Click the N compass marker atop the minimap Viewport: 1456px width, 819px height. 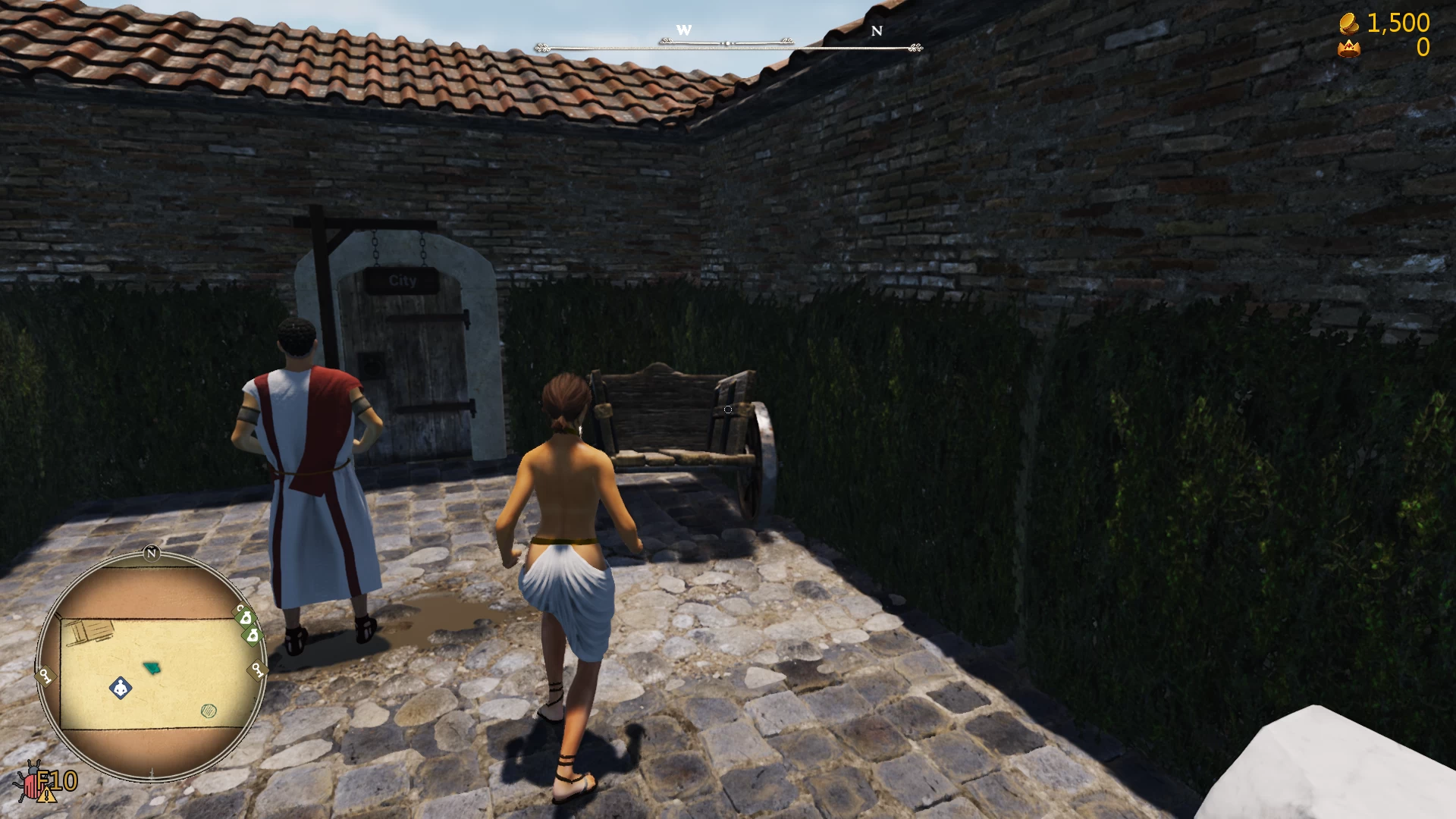tap(152, 554)
